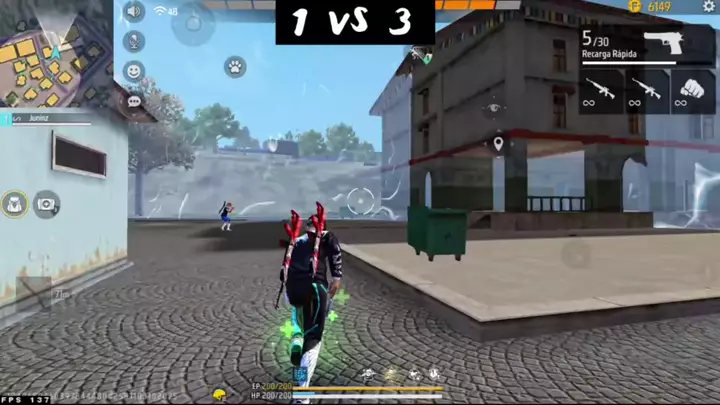720x405 pixels.
Task: Place a map pin marker
Action: (498, 146)
